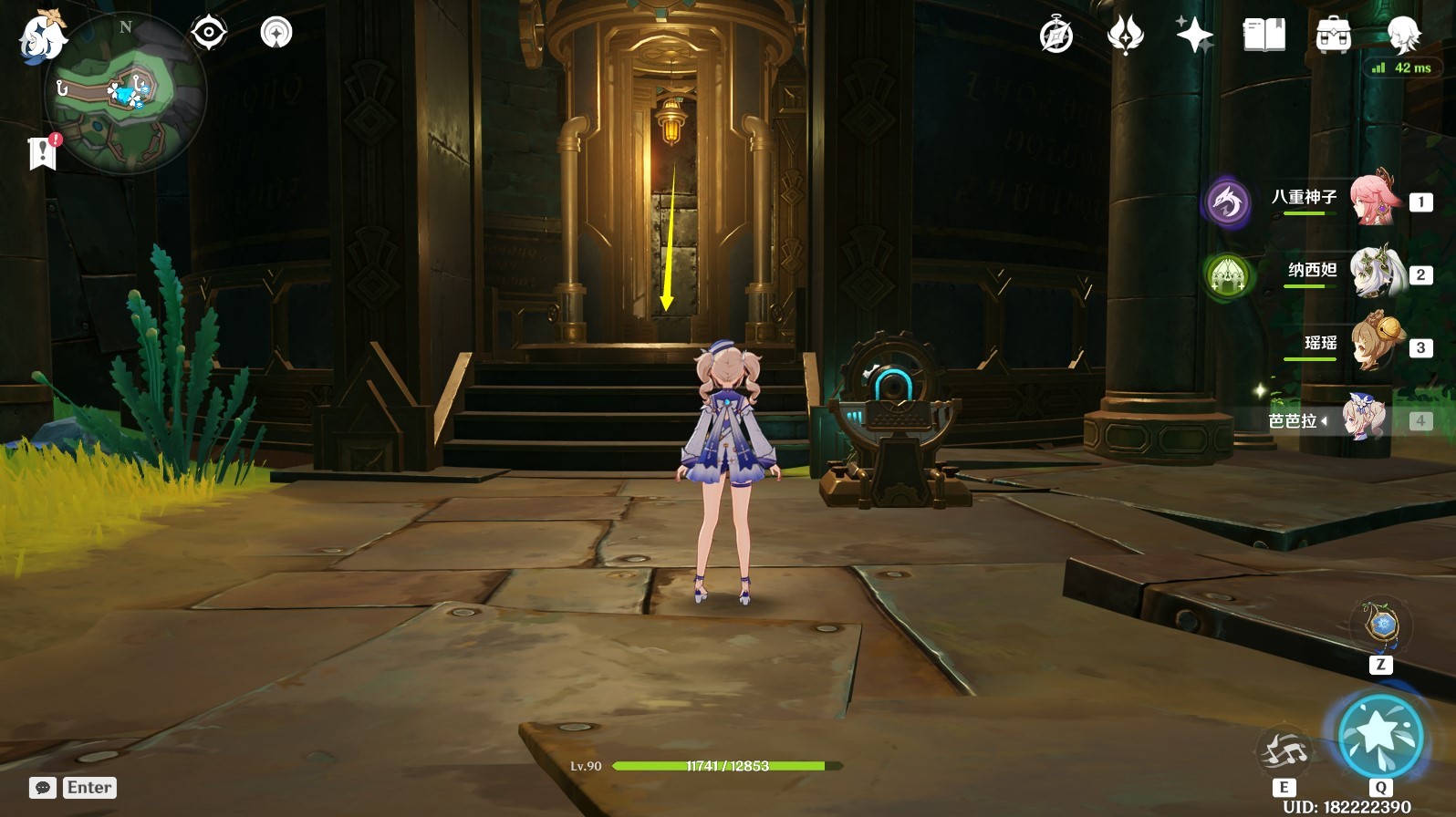Open the chat speech-bubble icon
The image size is (1456, 817).
point(42,788)
